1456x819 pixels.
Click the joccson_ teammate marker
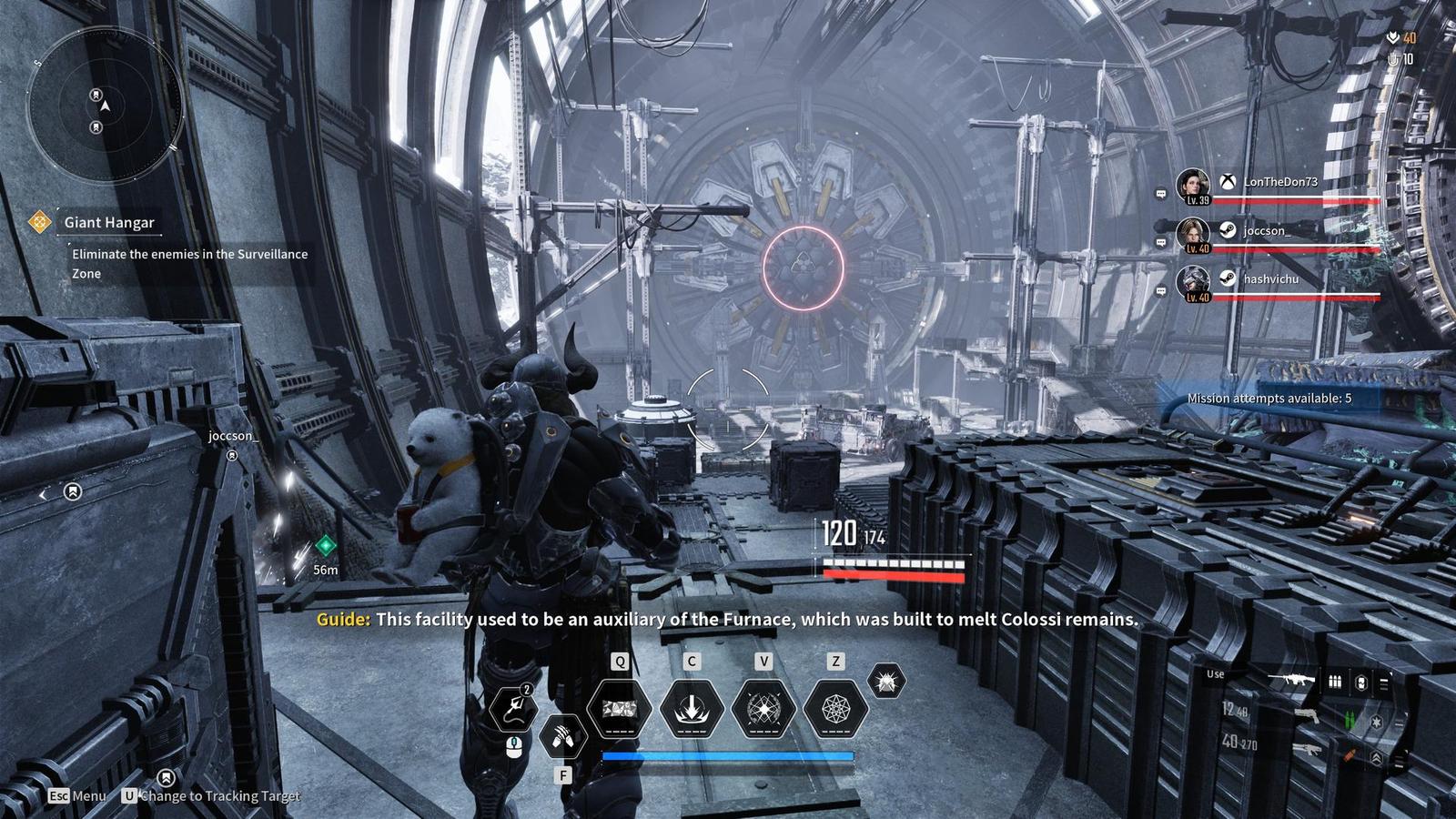232,455
